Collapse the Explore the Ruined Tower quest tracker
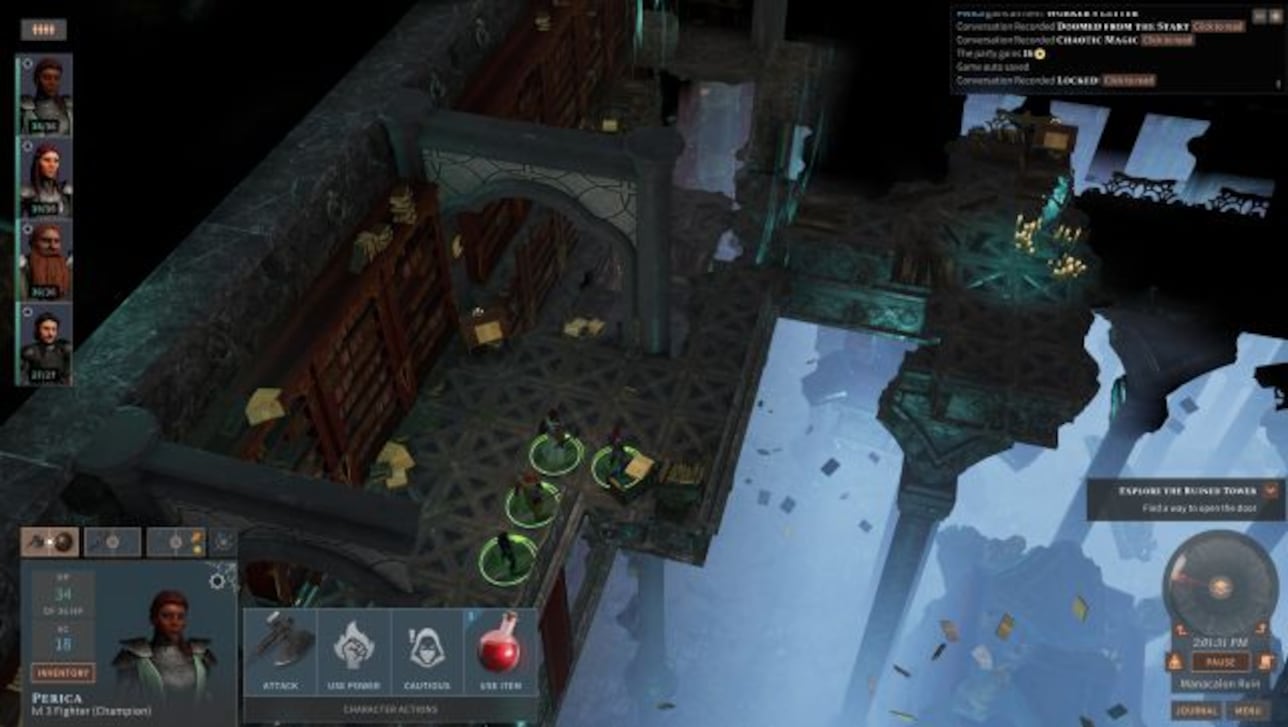 tap(1271, 490)
